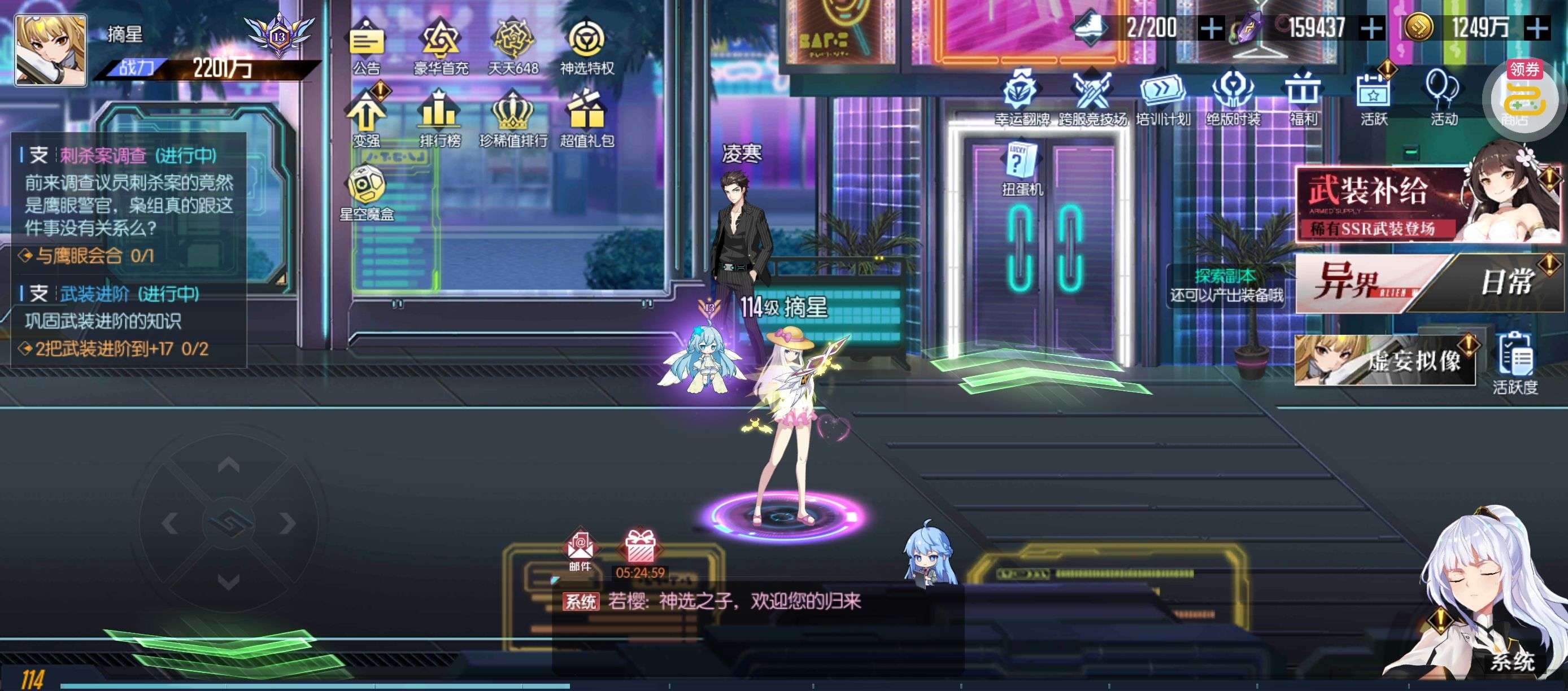
Task: Open the 变强 power-up guide
Action: click(x=367, y=117)
